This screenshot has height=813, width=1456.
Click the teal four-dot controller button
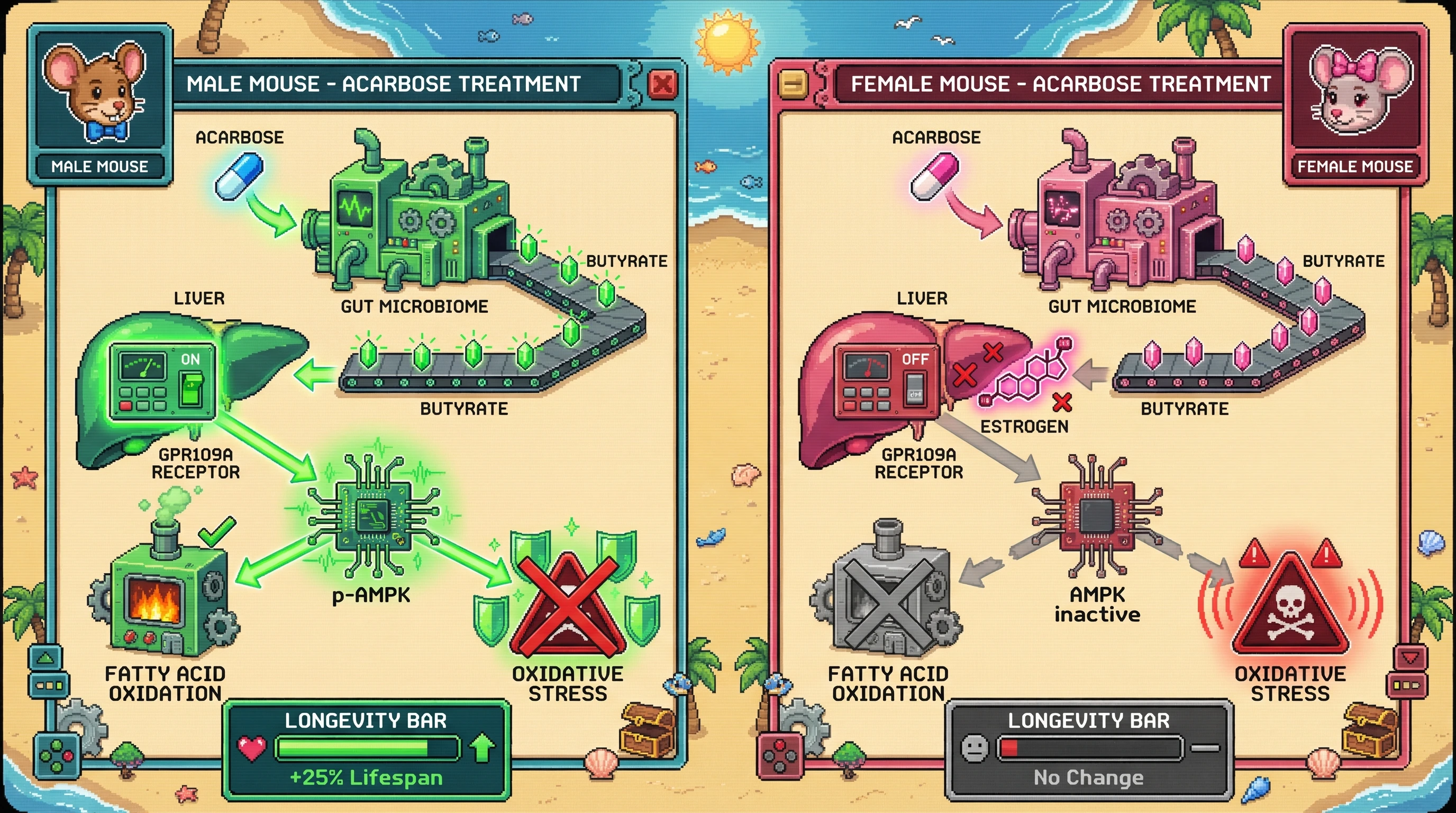pos(57,756)
